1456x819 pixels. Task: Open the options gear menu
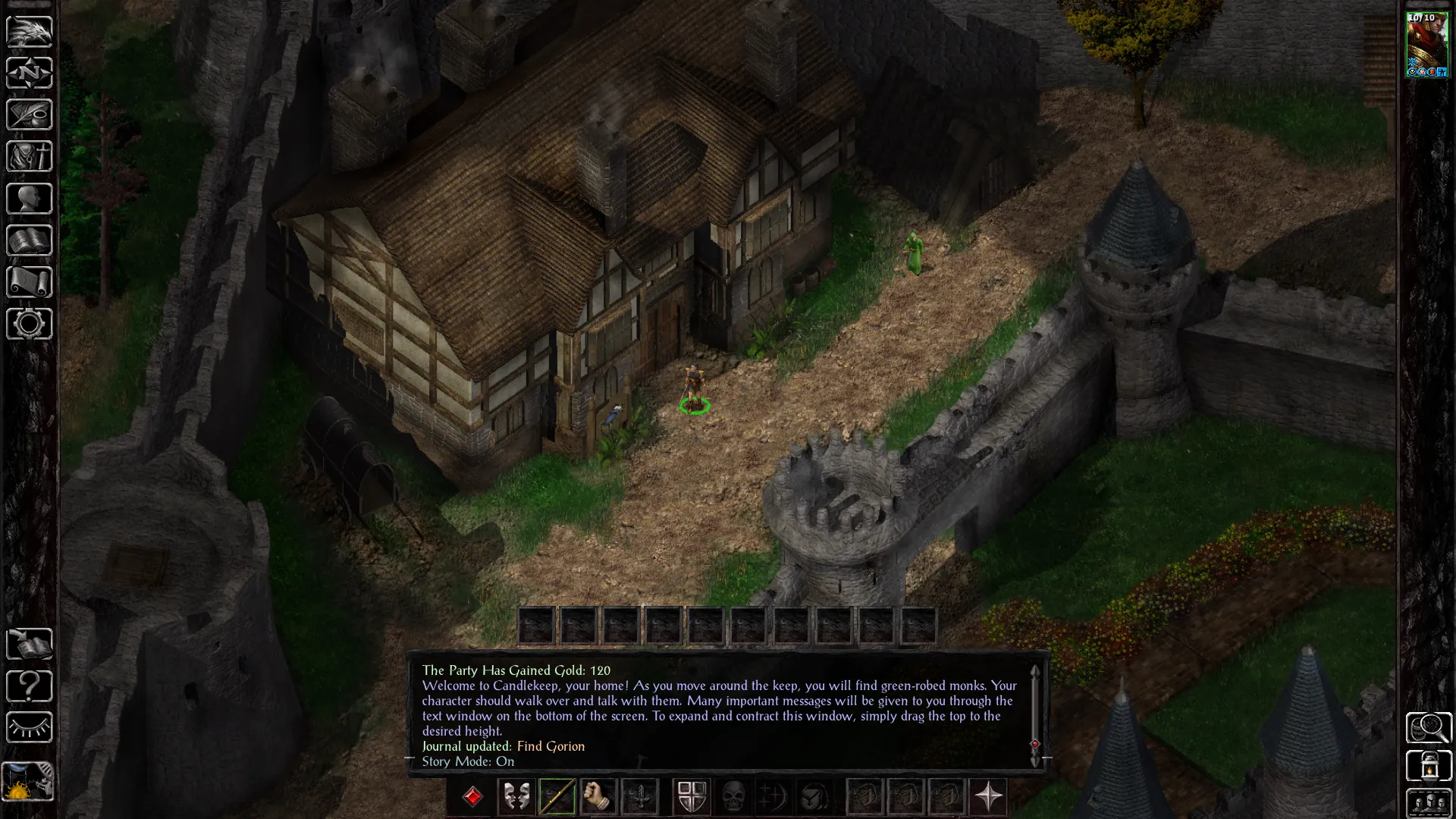point(29,324)
